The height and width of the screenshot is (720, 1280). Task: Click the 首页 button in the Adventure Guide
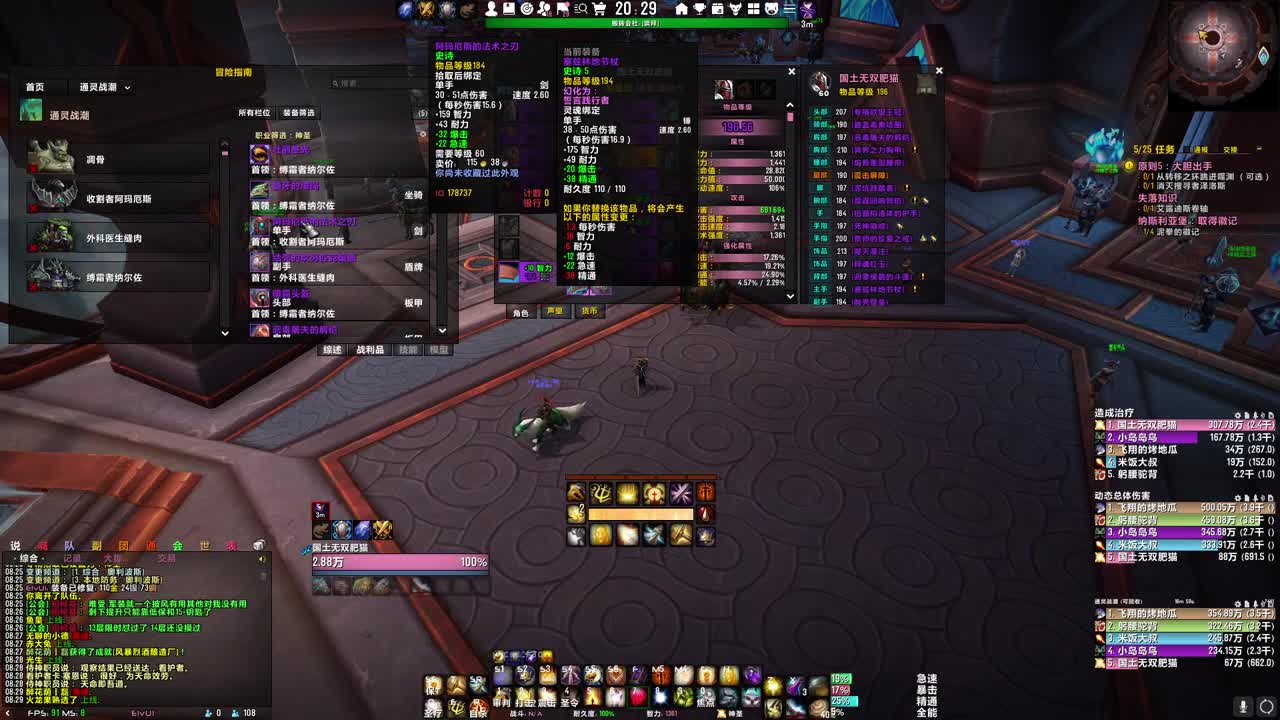tap(35, 86)
